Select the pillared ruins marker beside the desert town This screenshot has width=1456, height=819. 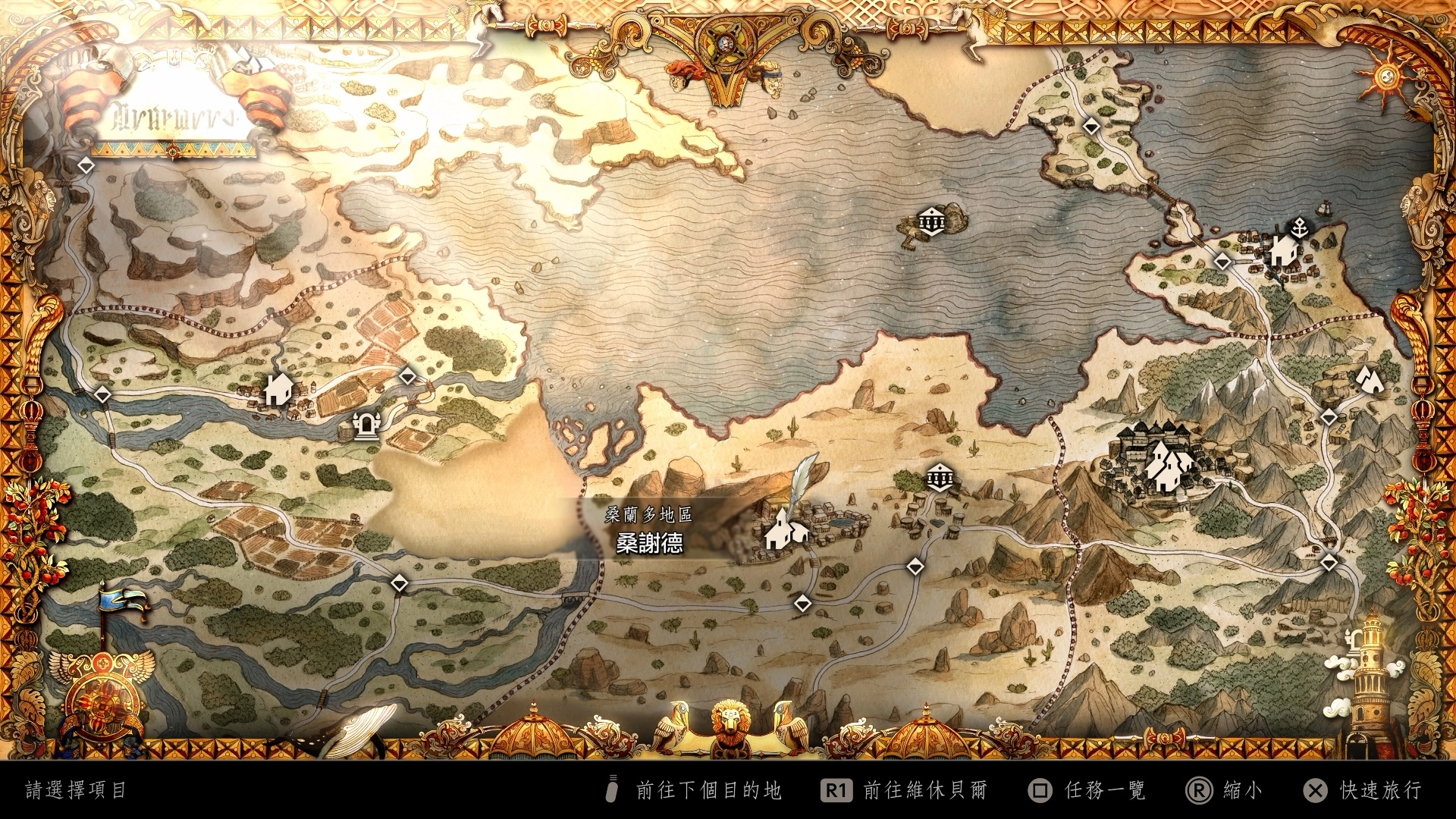tap(940, 478)
